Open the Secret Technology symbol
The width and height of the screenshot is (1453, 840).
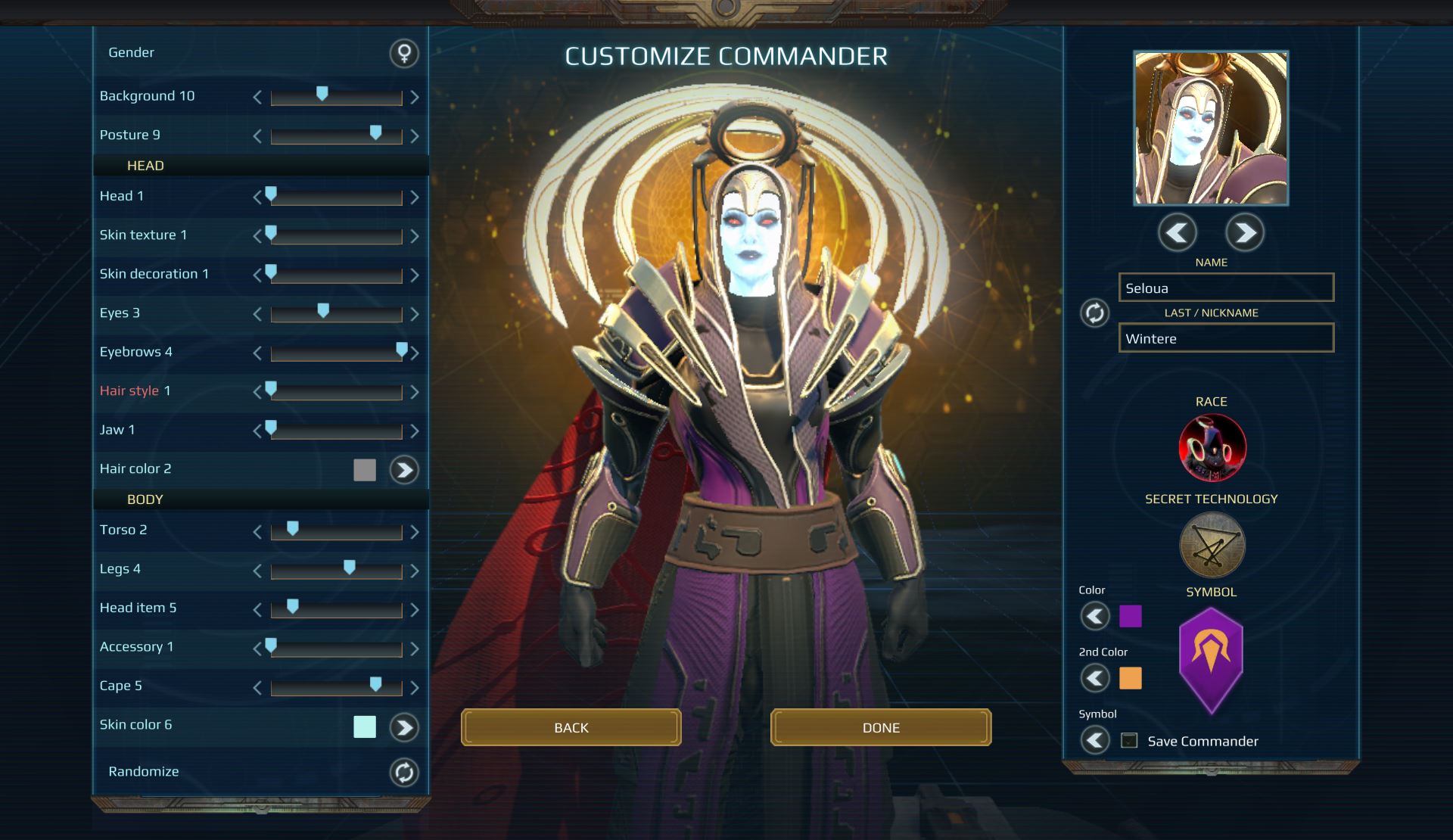[x=1212, y=545]
